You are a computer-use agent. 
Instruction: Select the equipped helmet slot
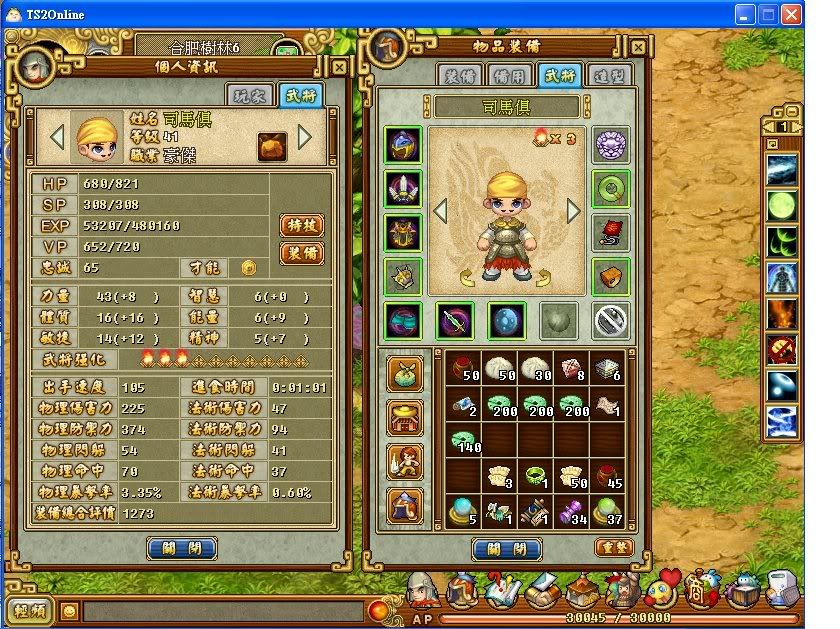point(403,147)
